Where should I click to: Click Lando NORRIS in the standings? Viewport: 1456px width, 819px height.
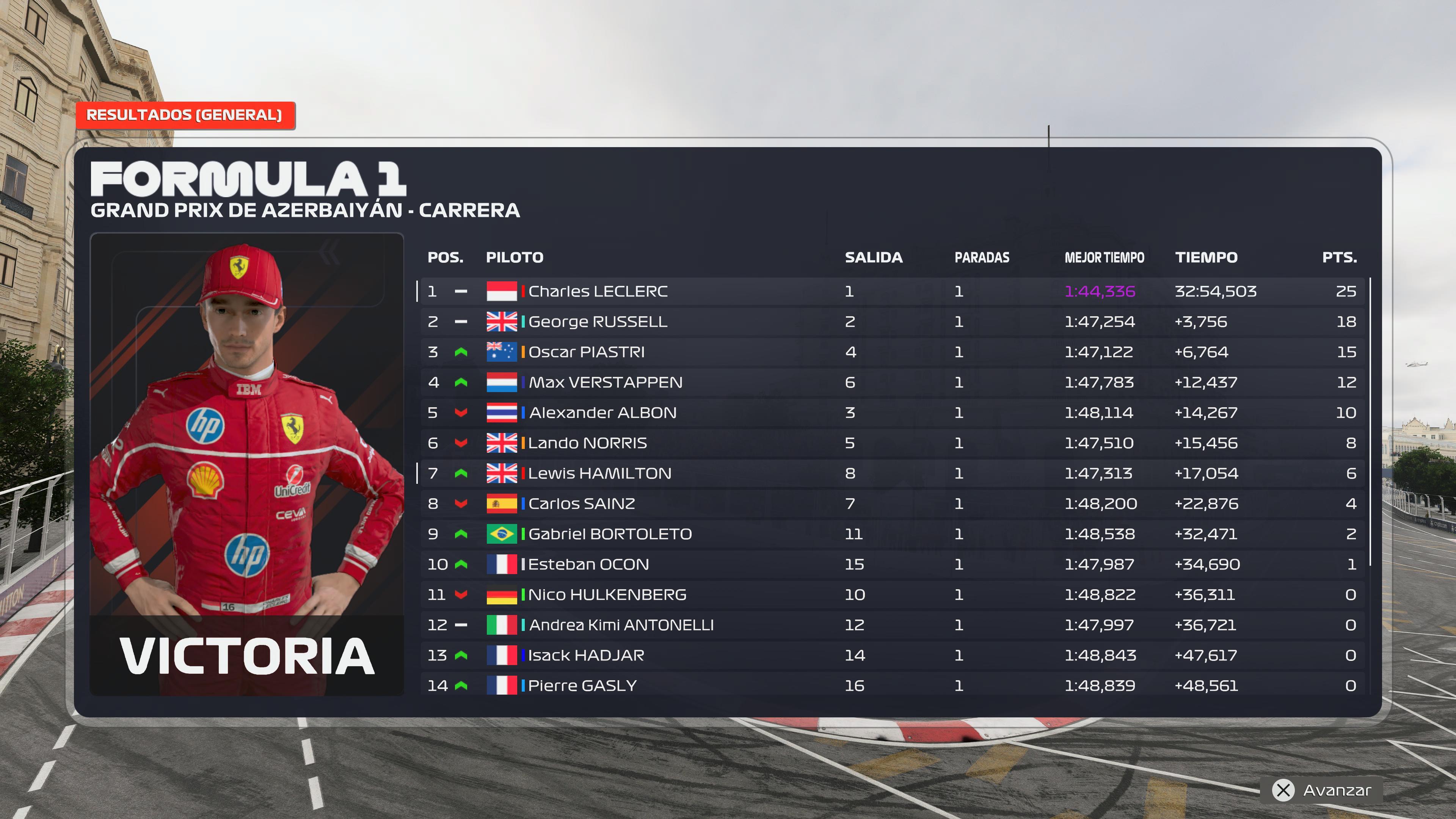tap(587, 443)
